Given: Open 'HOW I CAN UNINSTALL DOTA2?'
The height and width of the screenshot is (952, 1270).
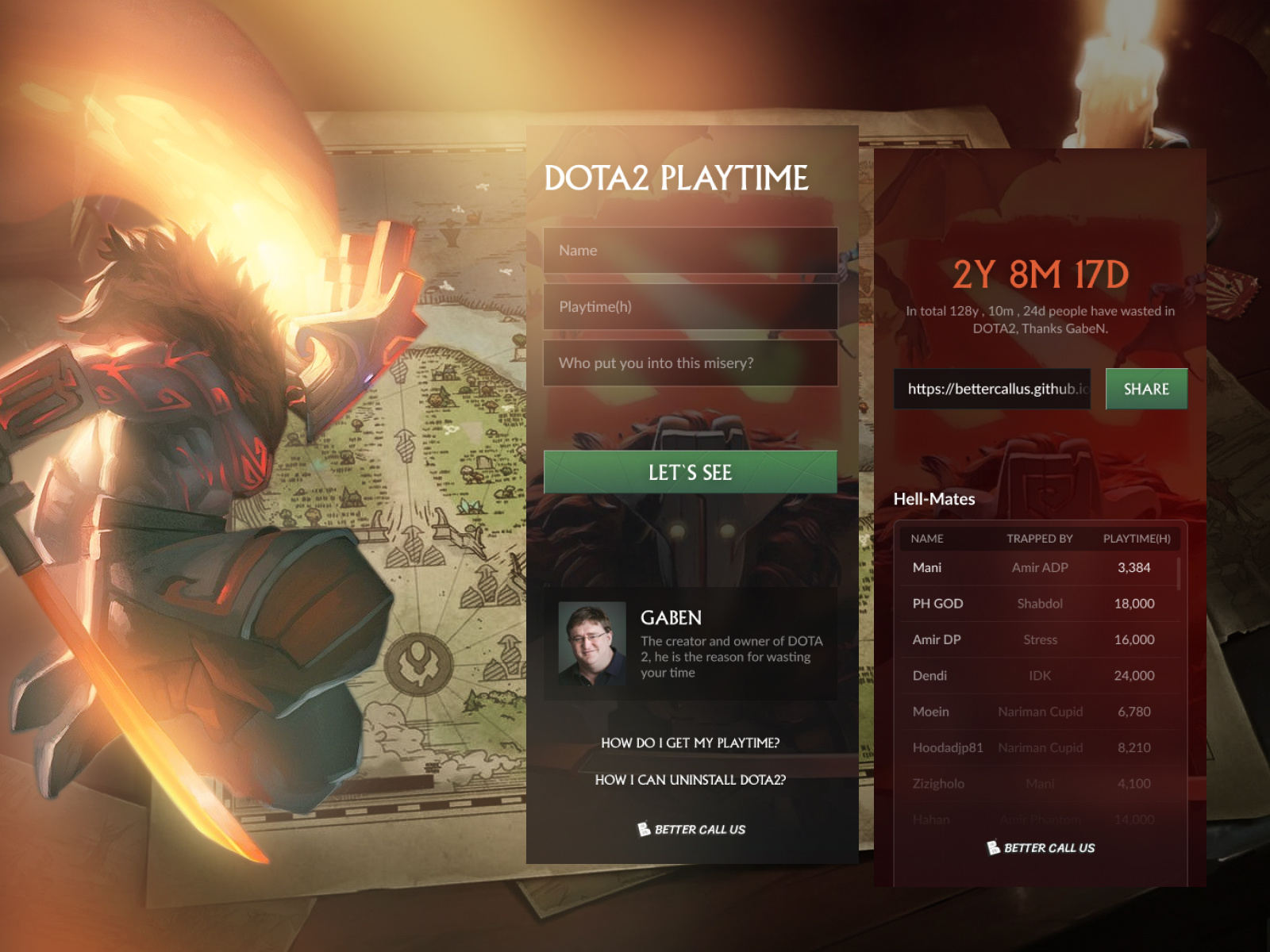Looking at the screenshot, I should pos(689,780).
